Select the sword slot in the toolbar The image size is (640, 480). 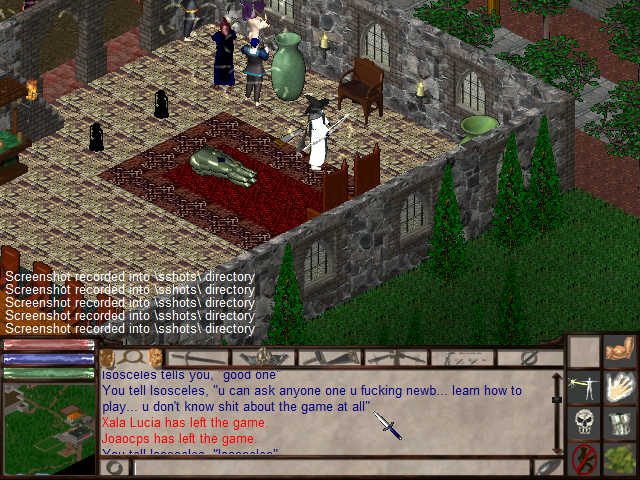pyautogui.click(x=197, y=357)
